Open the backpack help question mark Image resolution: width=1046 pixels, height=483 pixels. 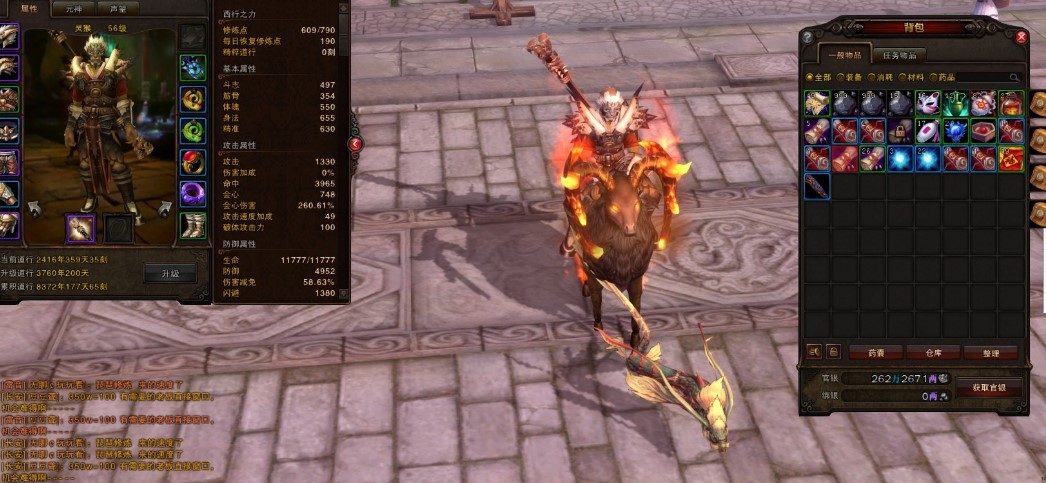click(x=807, y=37)
